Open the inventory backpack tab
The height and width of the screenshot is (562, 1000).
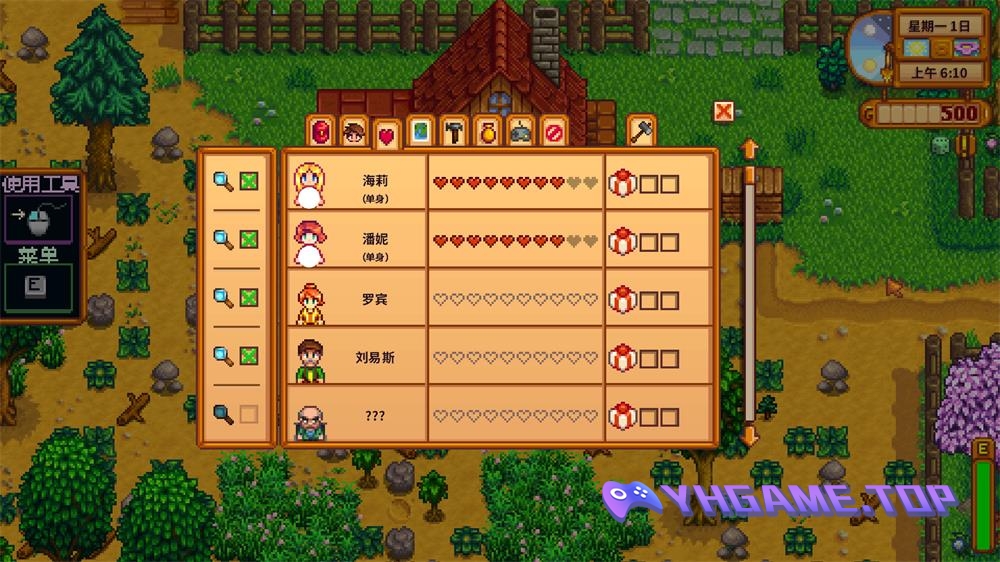[322, 132]
